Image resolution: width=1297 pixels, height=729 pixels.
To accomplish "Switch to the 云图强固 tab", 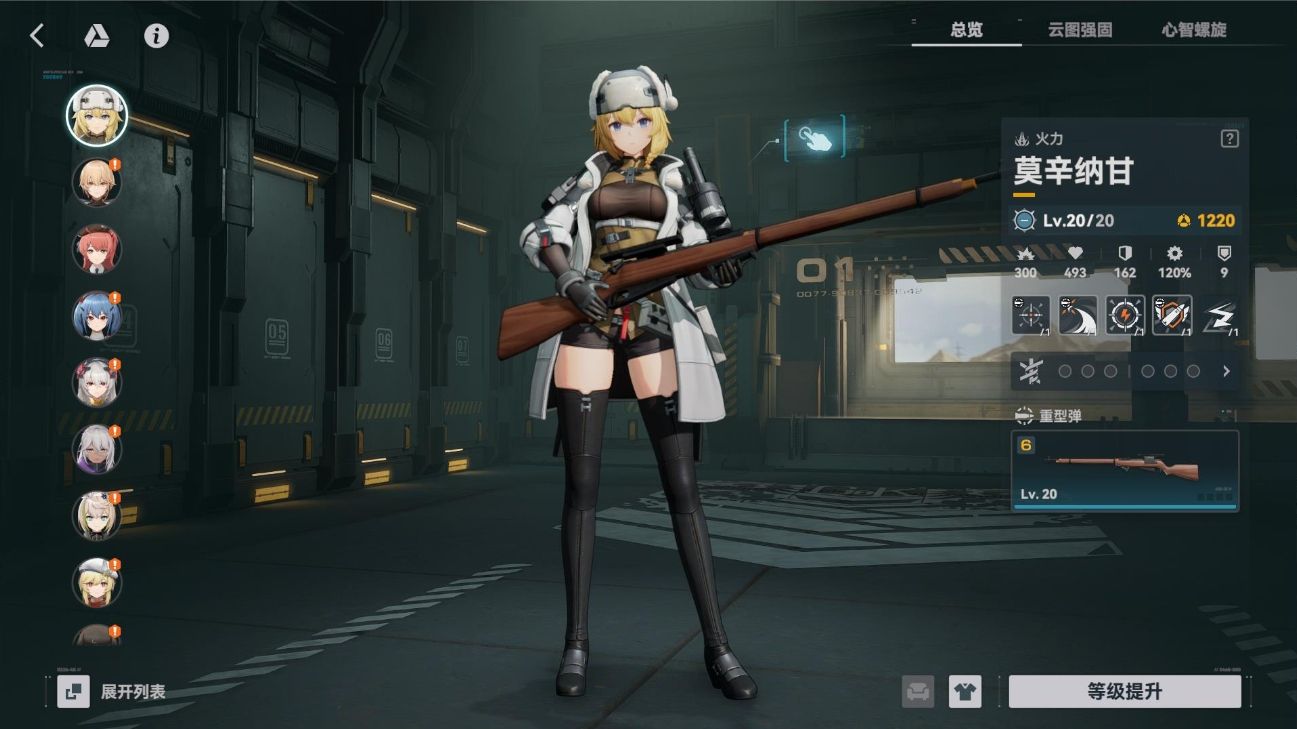I will click(1080, 30).
